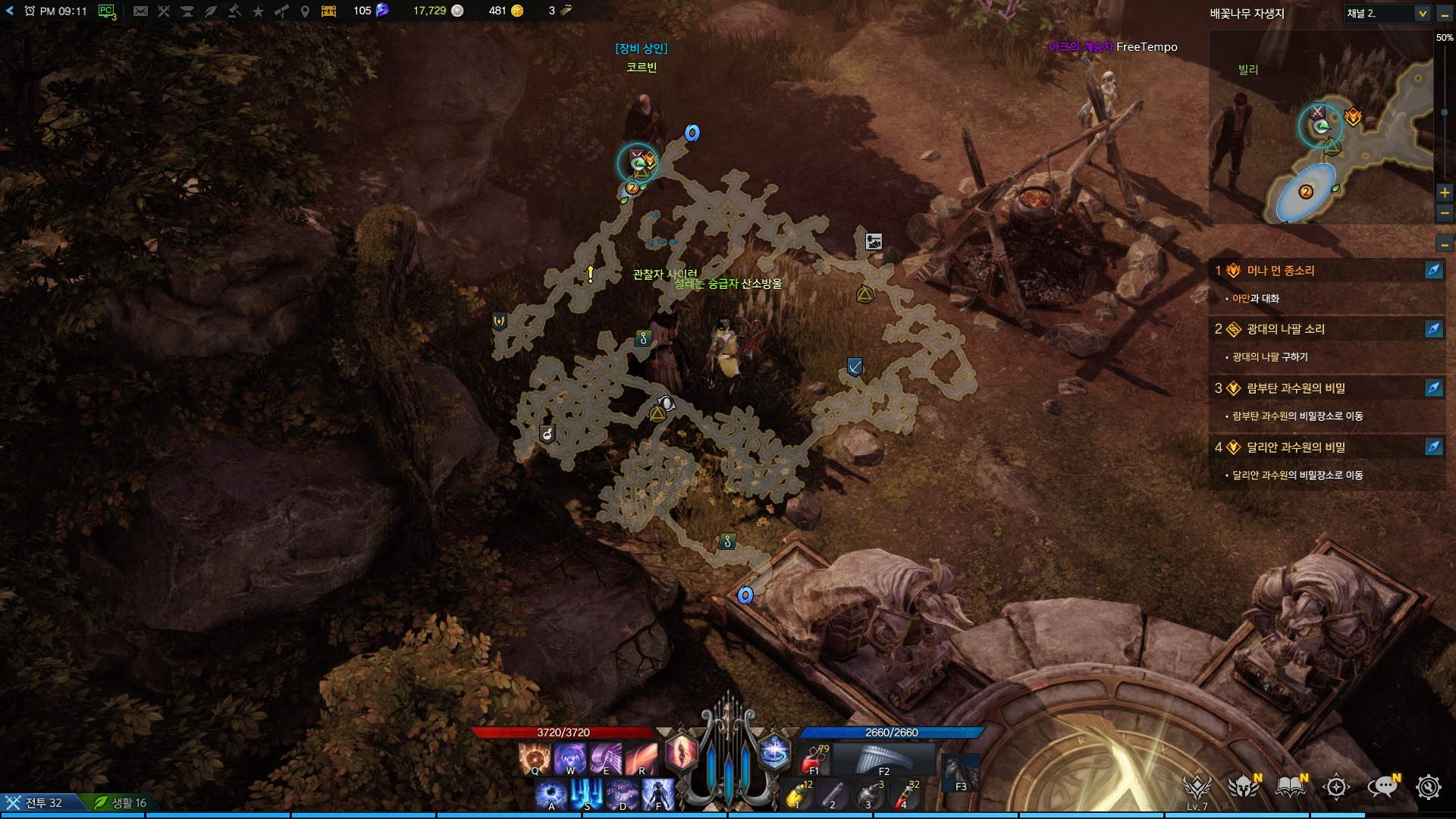The width and height of the screenshot is (1456, 819).
Task: Collapse the quest tracker panel
Action: click(1445, 244)
